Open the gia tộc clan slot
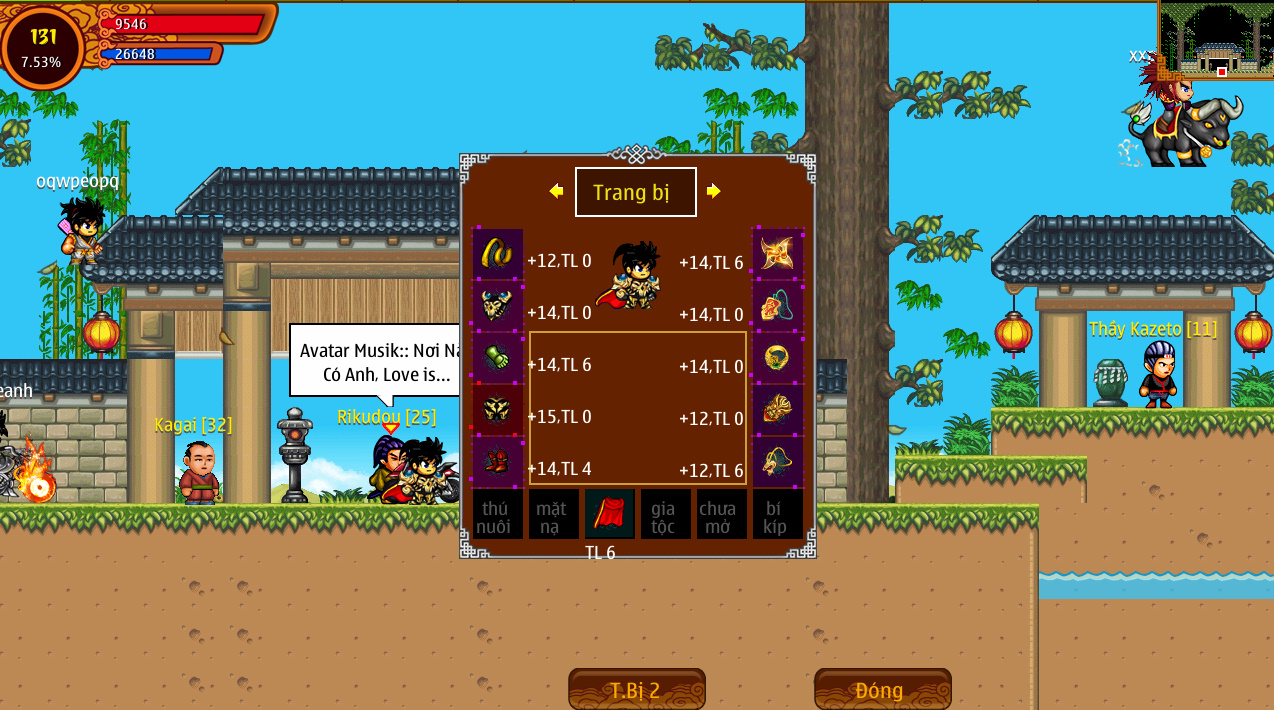Viewport: 1274px width, 710px height. [665, 514]
